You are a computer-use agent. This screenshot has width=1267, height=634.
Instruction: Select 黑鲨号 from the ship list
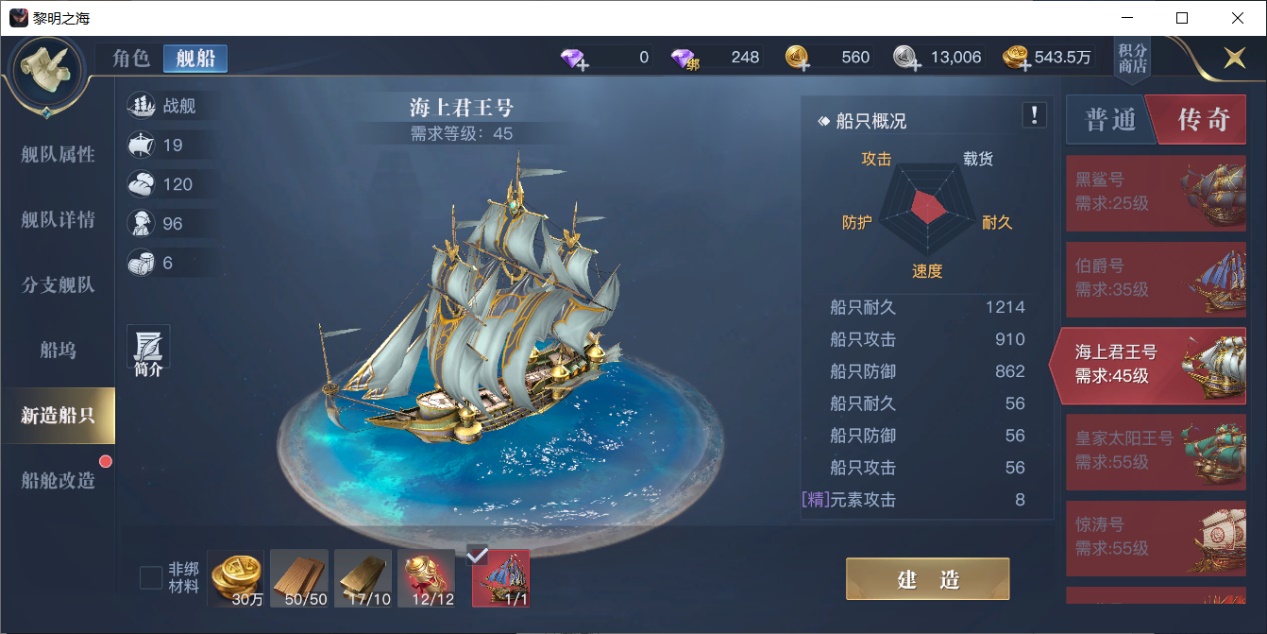1155,193
